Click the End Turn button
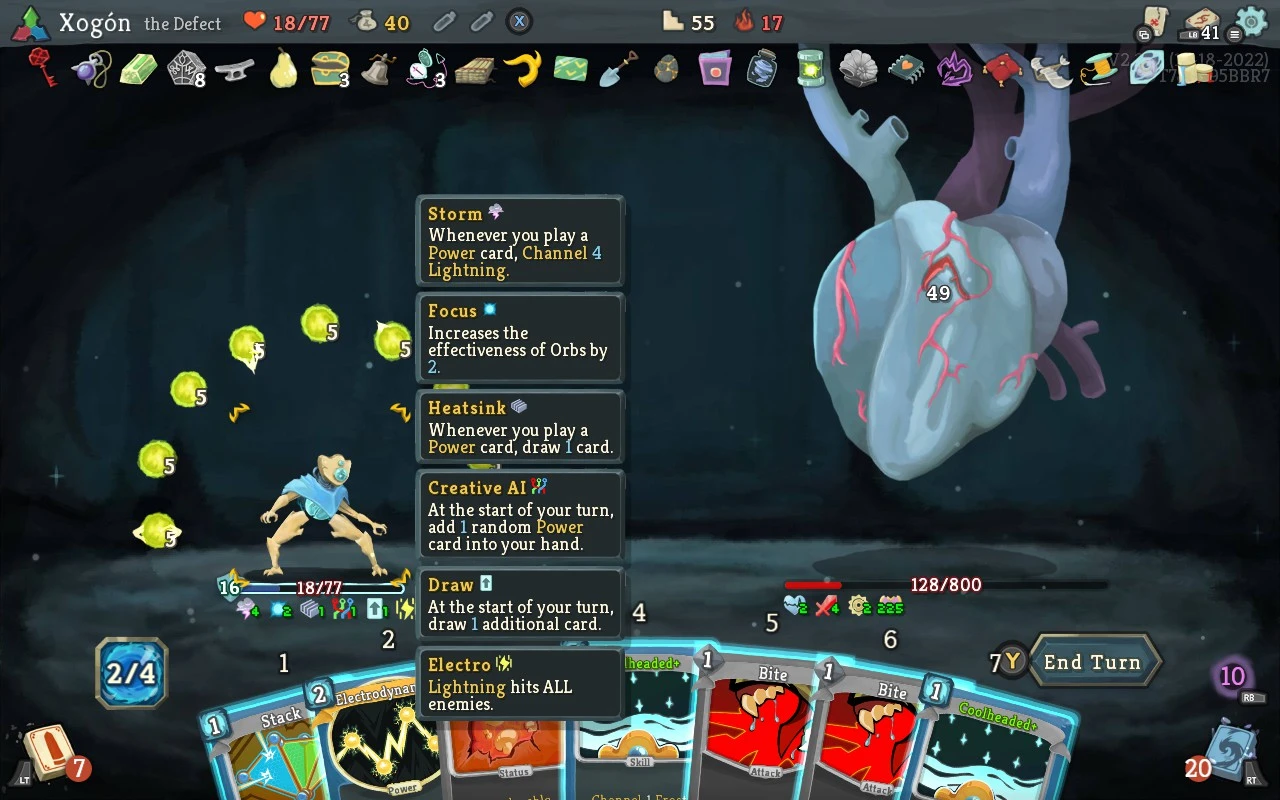 coord(1092,662)
